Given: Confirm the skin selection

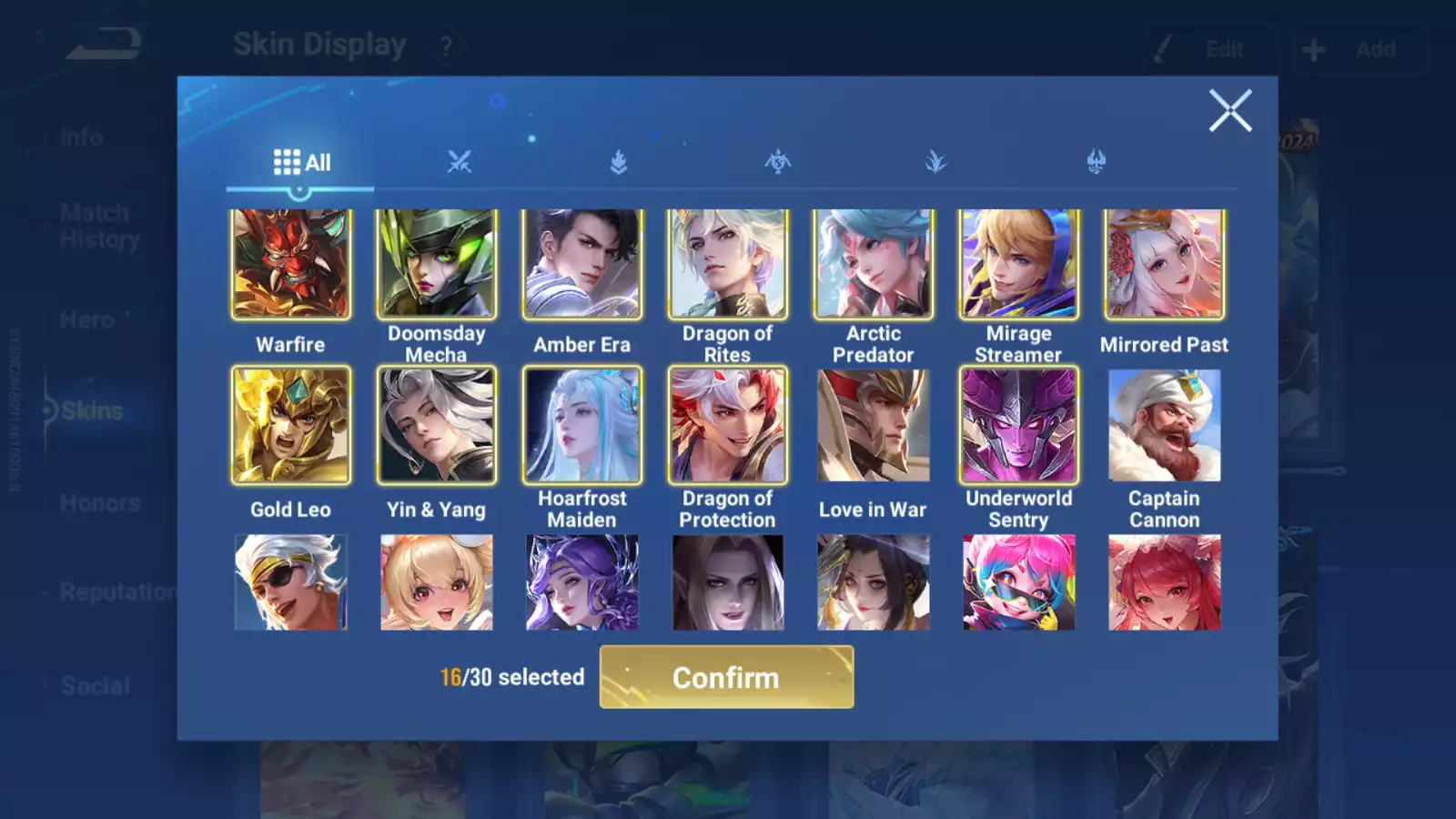Looking at the screenshot, I should click(726, 677).
